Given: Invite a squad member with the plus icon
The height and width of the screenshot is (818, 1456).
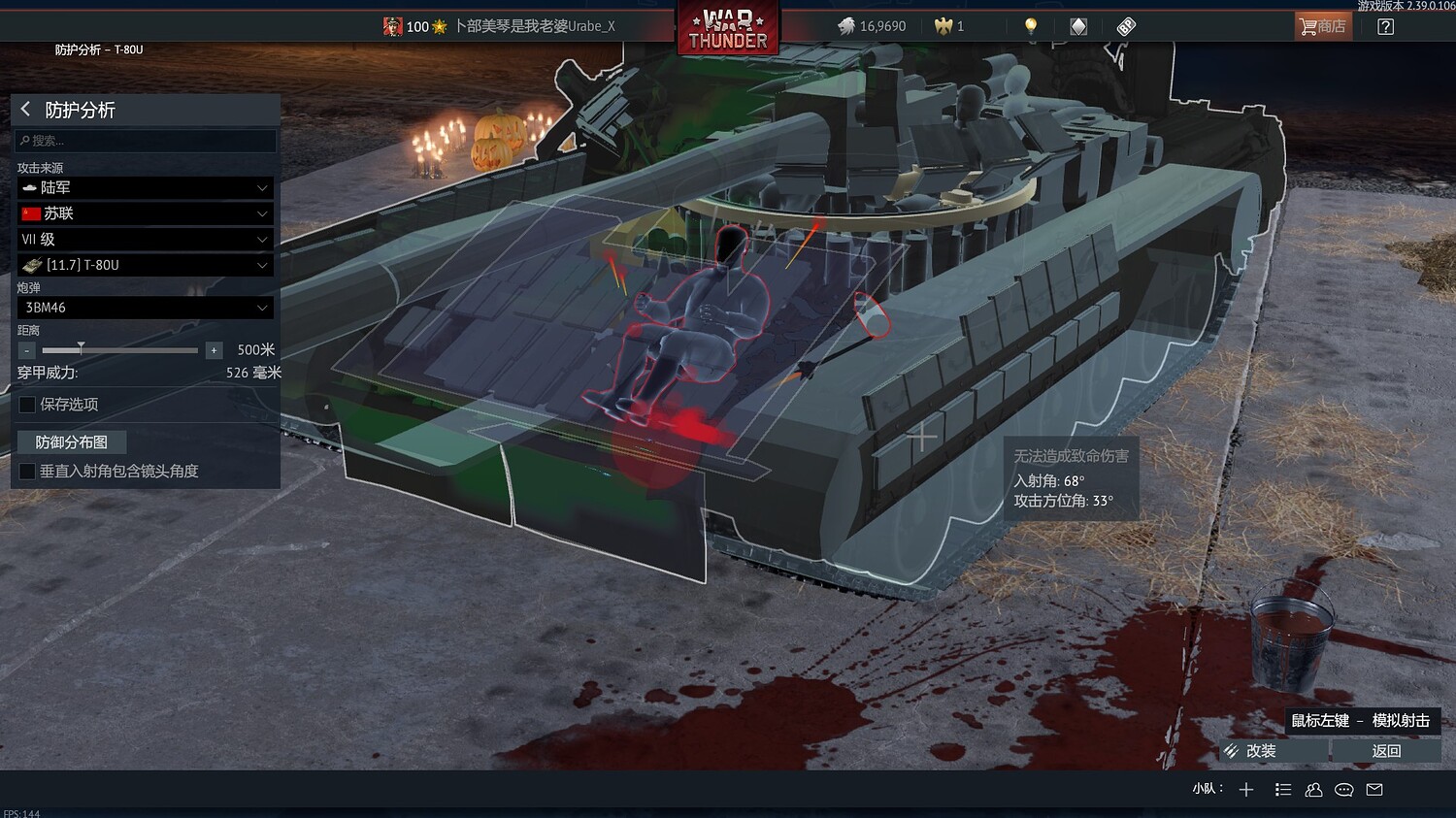Looking at the screenshot, I should [1245, 789].
